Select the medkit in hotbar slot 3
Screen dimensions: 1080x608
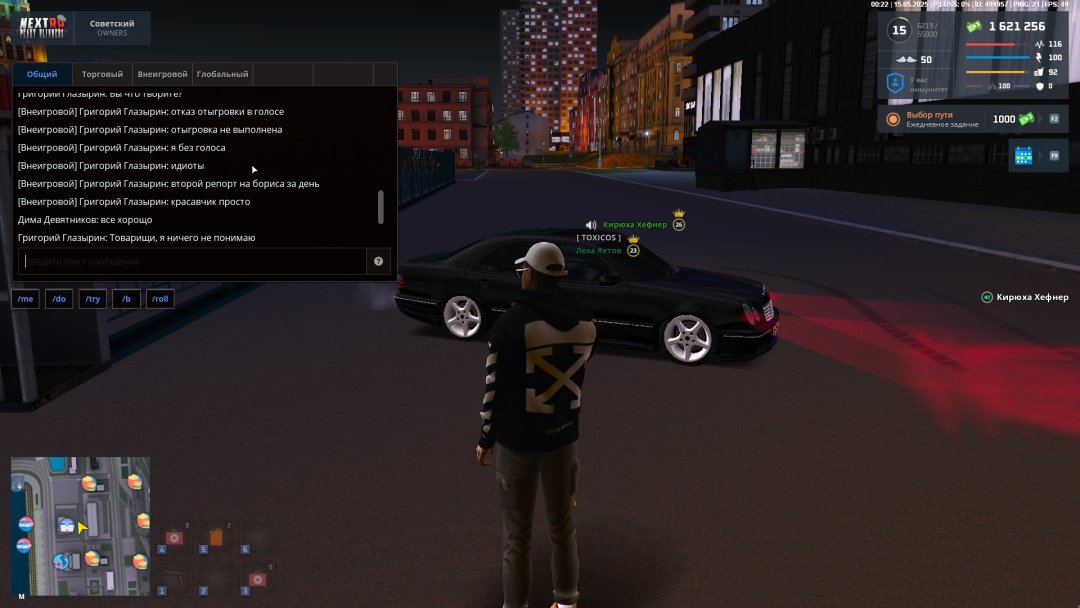[256, 579]
